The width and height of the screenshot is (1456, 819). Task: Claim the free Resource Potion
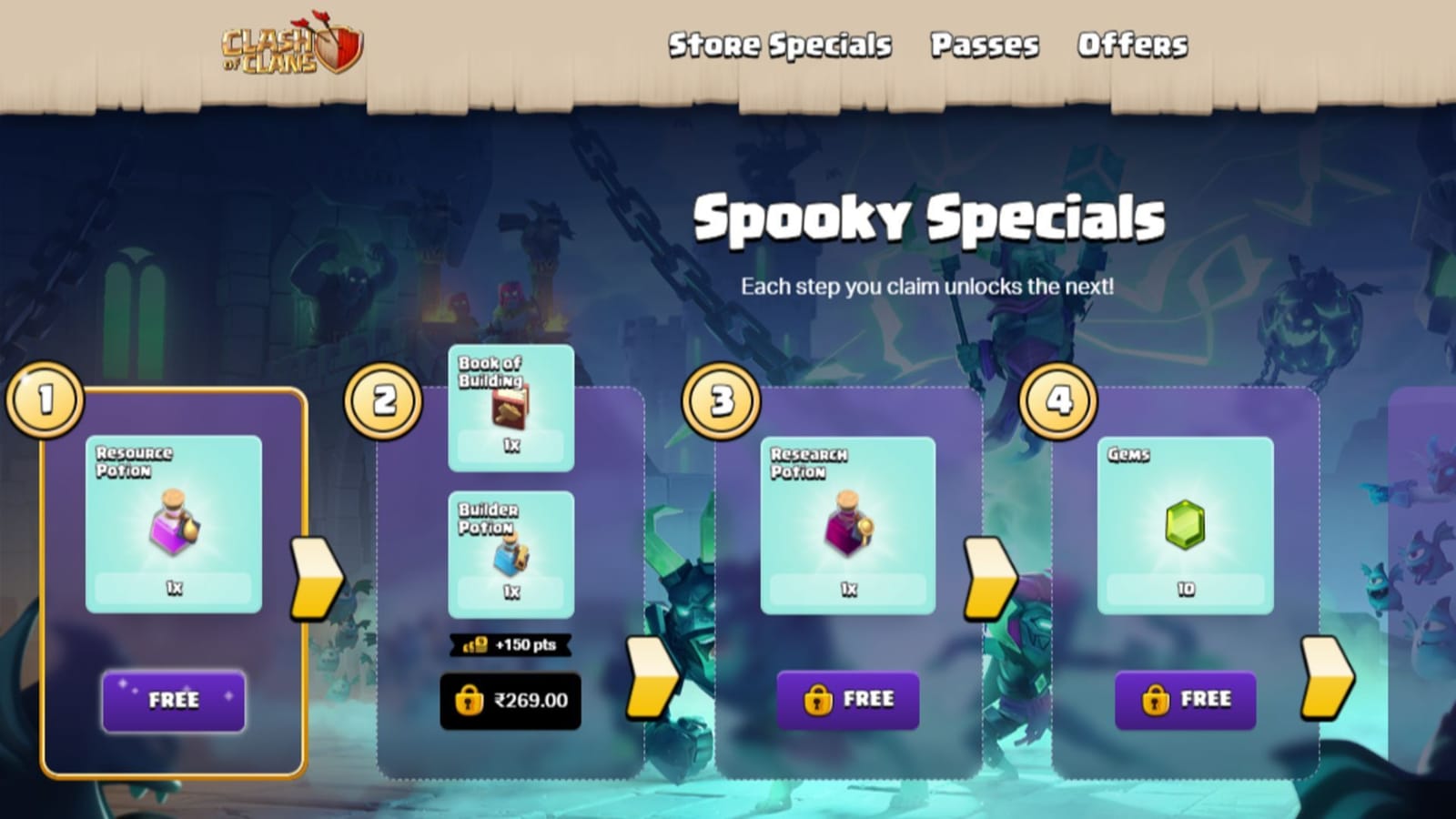tap(173, 701)
